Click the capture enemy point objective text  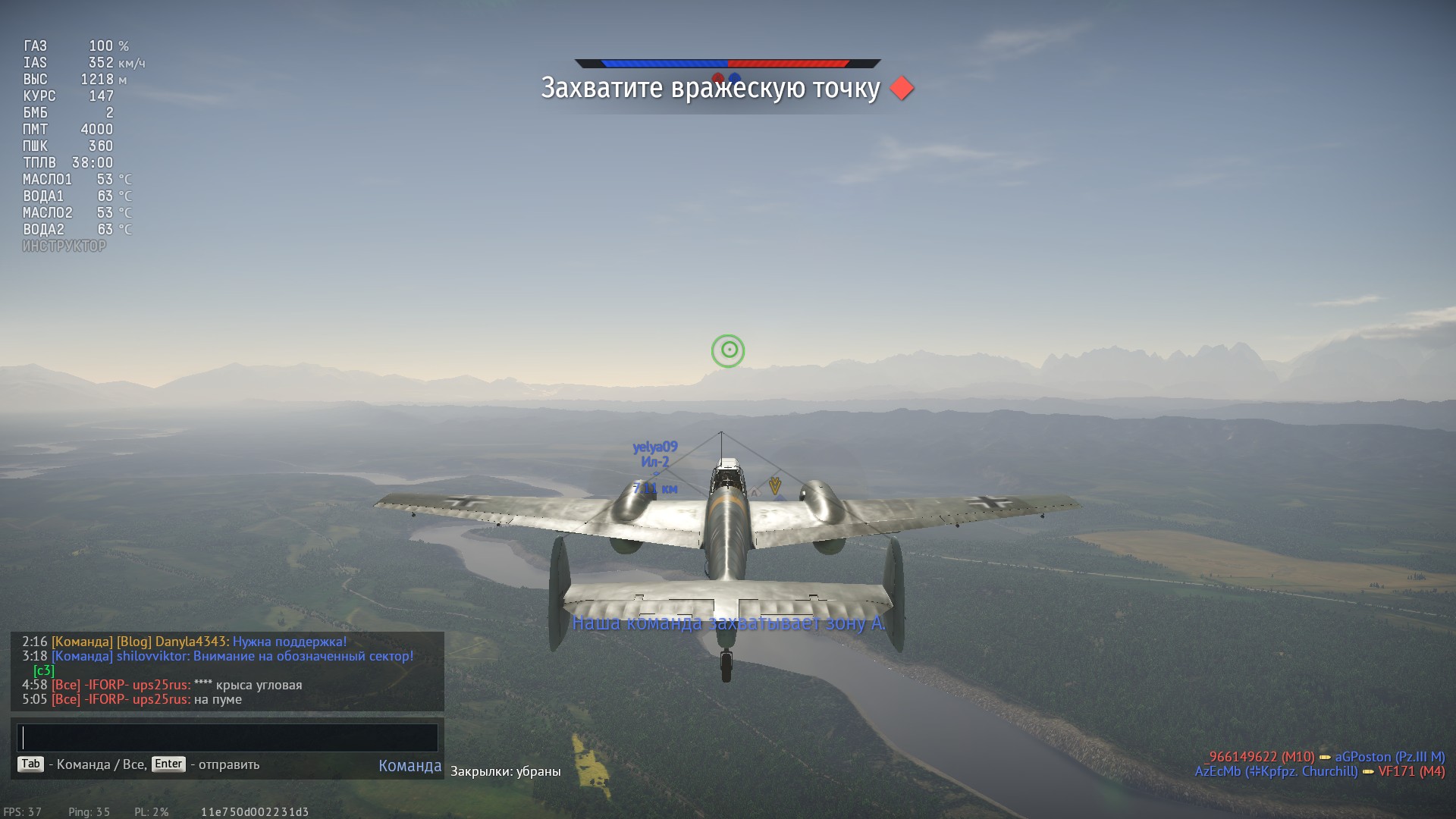710,89
